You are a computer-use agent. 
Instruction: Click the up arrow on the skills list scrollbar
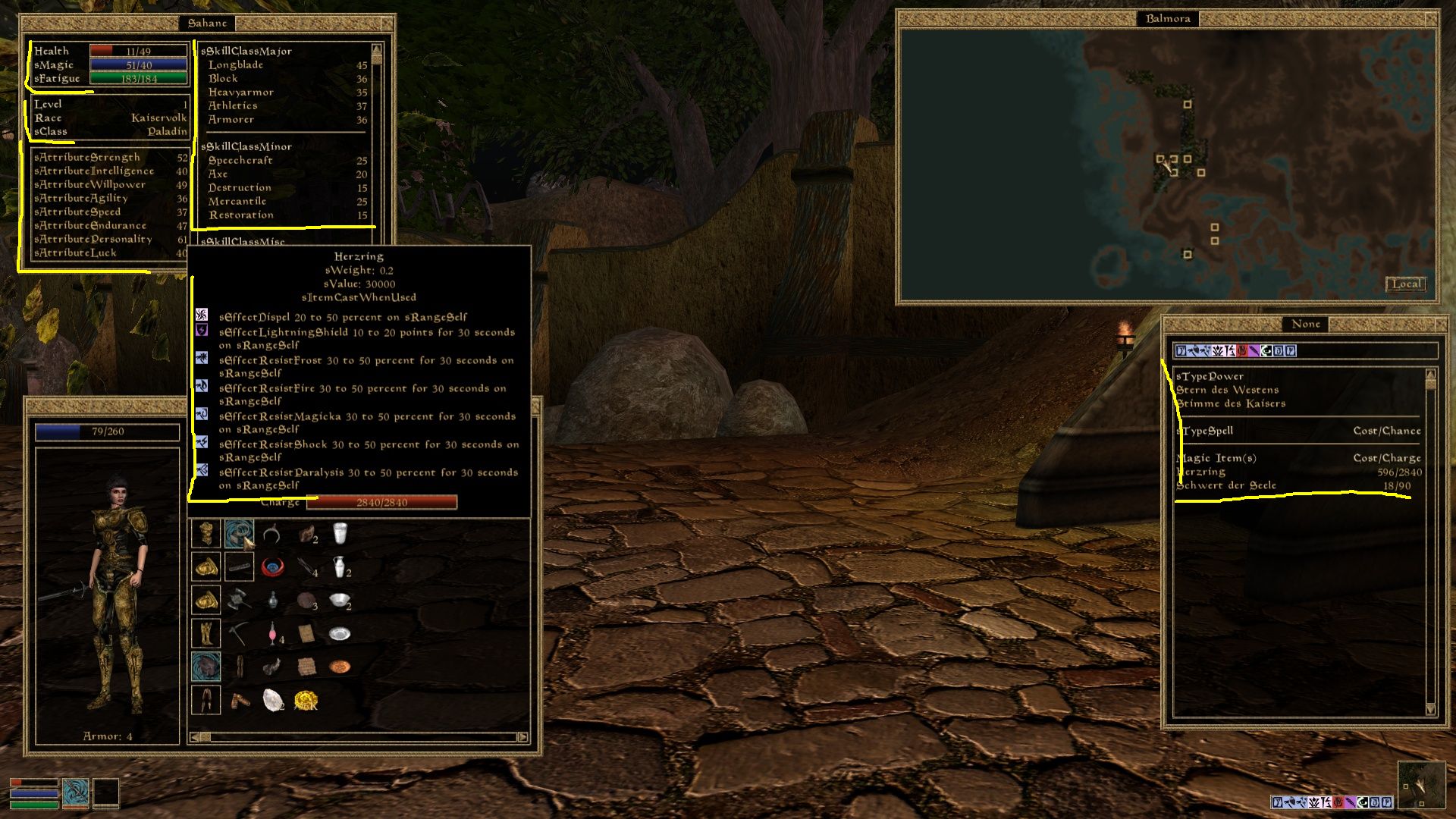pos(375,48)
